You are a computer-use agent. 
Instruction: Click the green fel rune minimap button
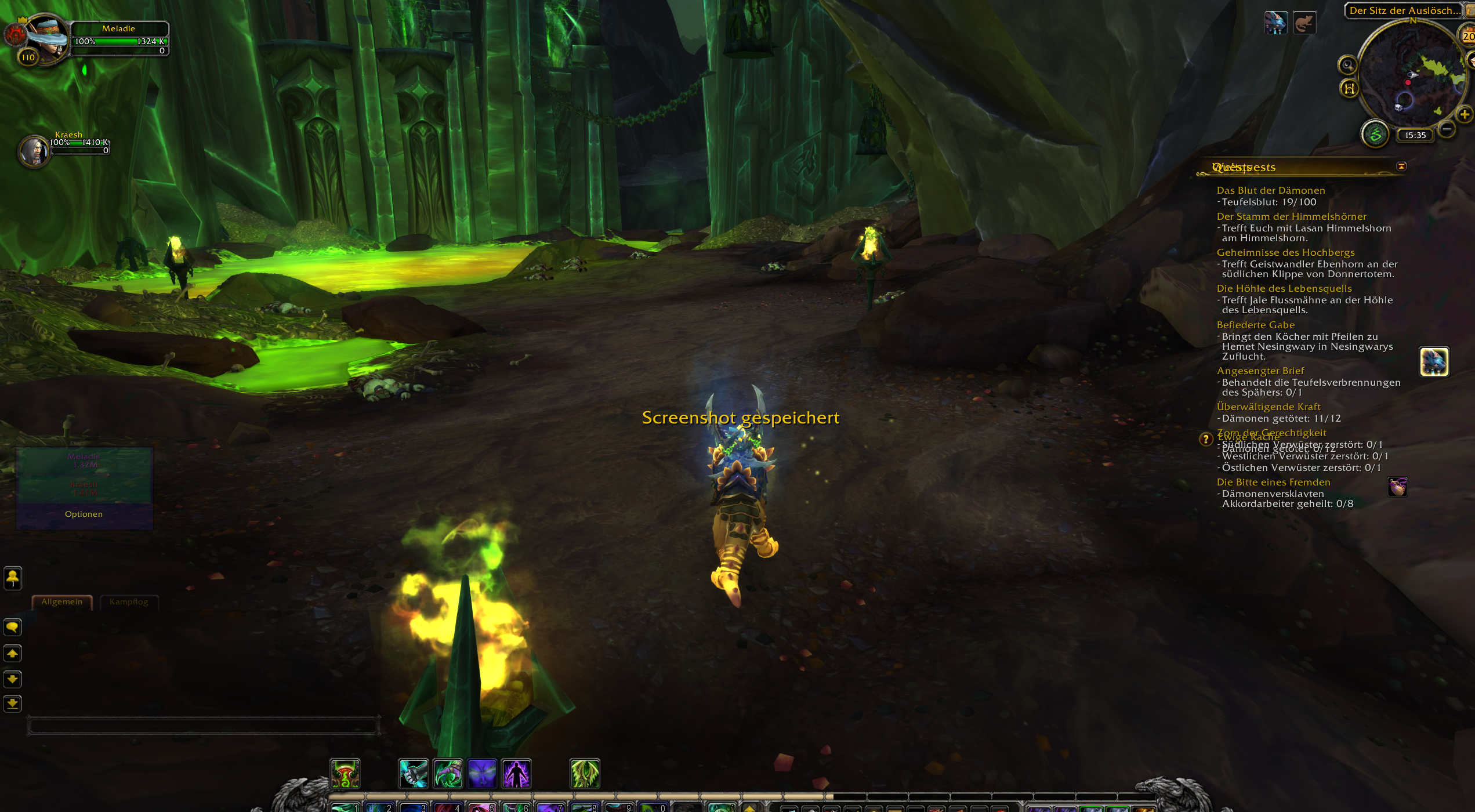click(x=1375, y=135)
